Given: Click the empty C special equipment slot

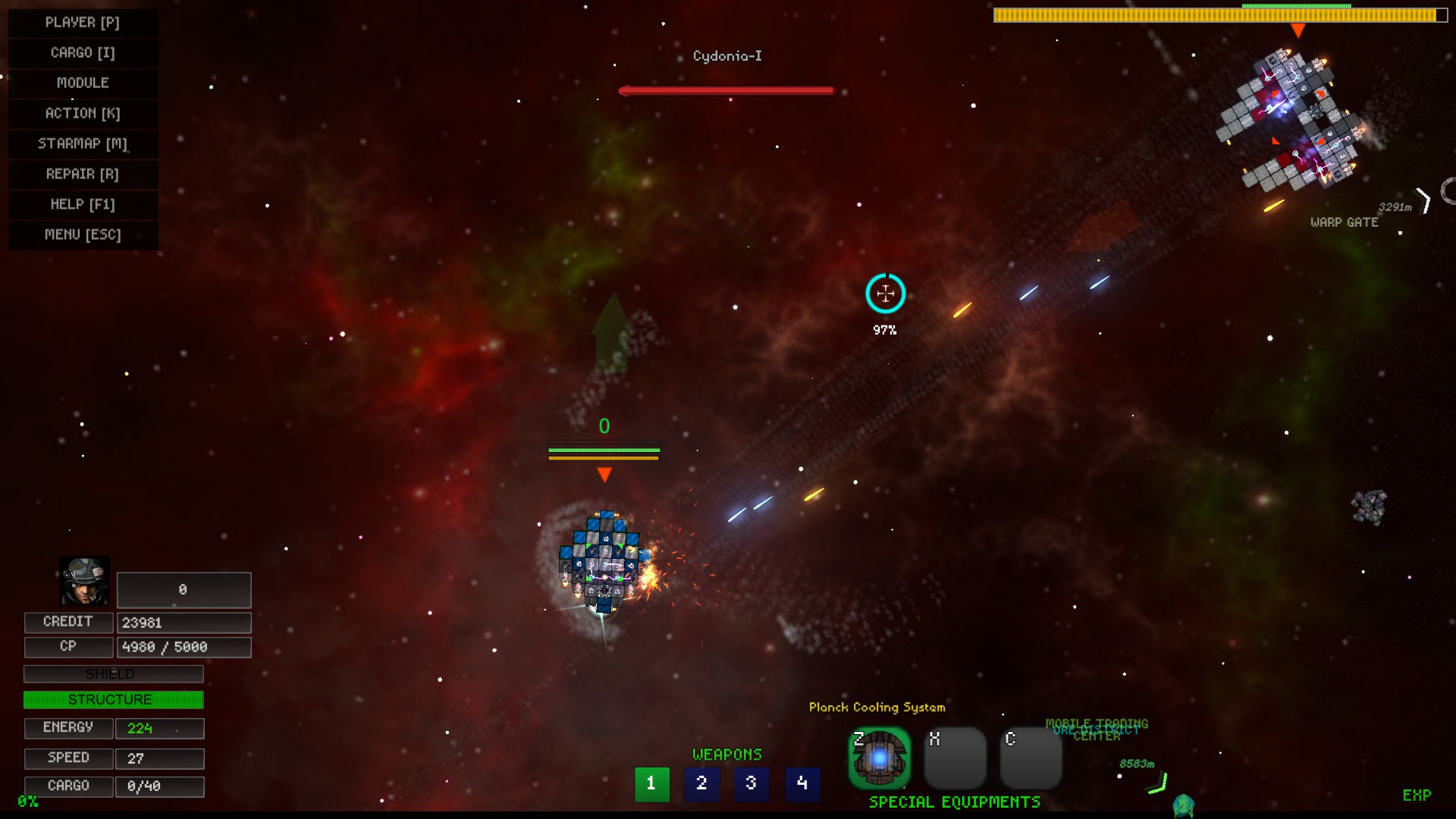Looking at the screenshot, I should [1031, 758].
